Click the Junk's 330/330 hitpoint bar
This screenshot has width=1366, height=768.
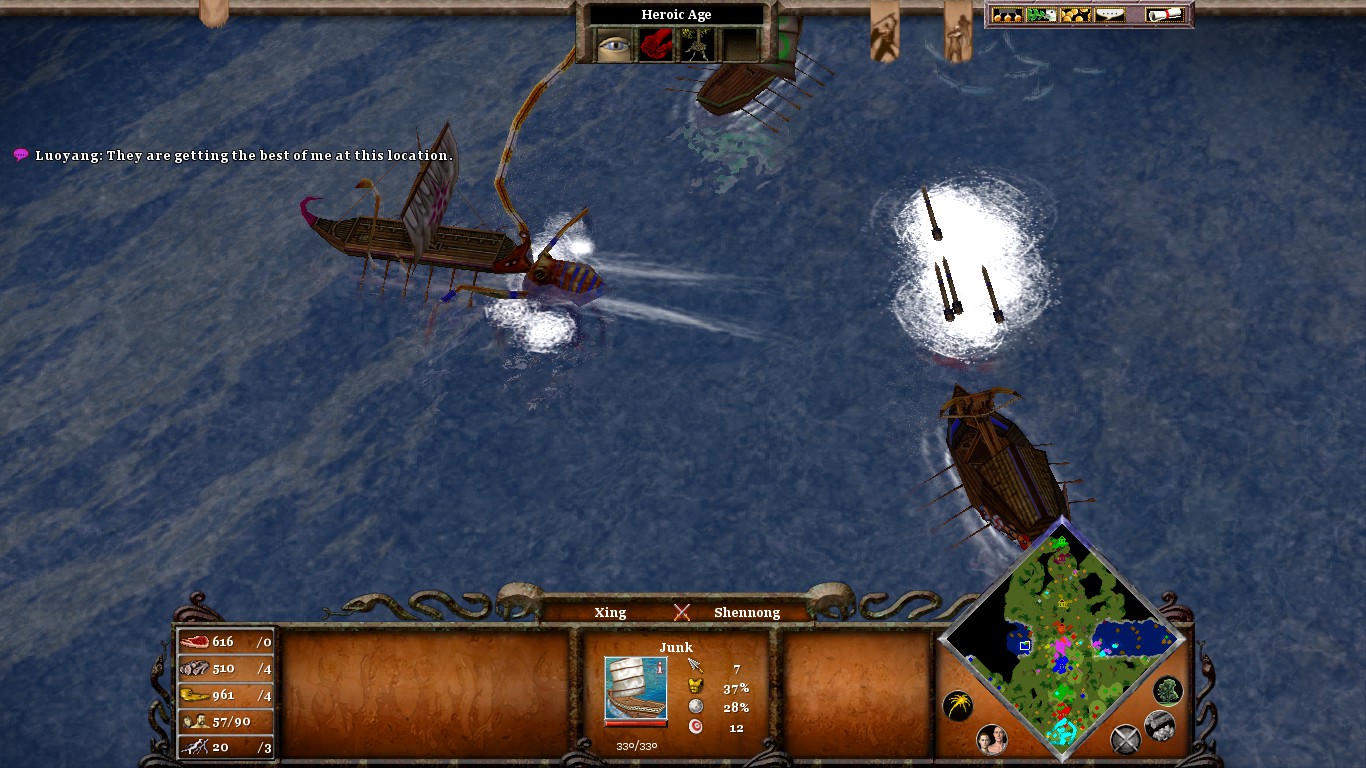pos(634,747)
